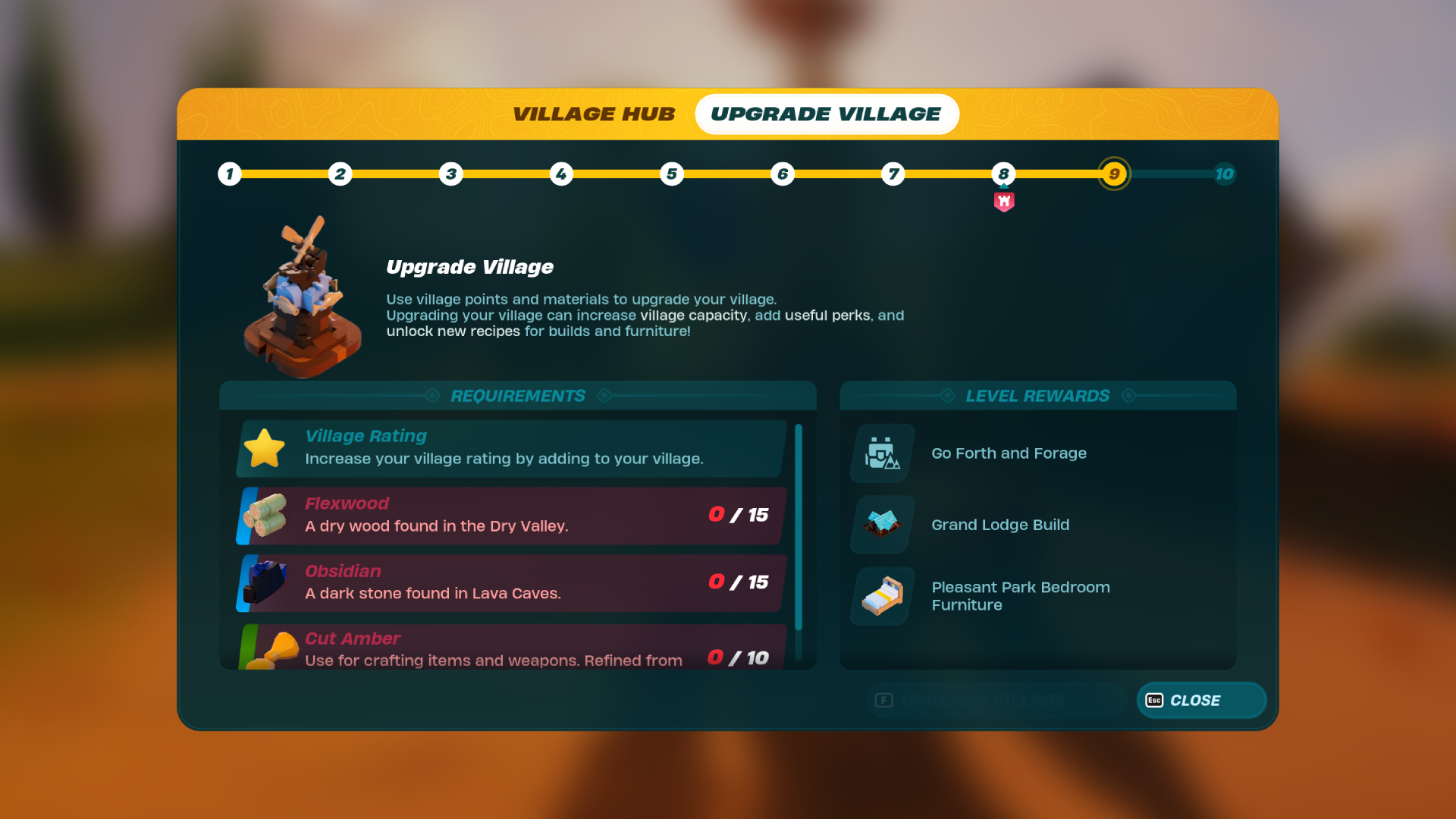Select the Grand Lodge Build reward icon
Viewport: 1456px width, 819px height.
[881, 524]
